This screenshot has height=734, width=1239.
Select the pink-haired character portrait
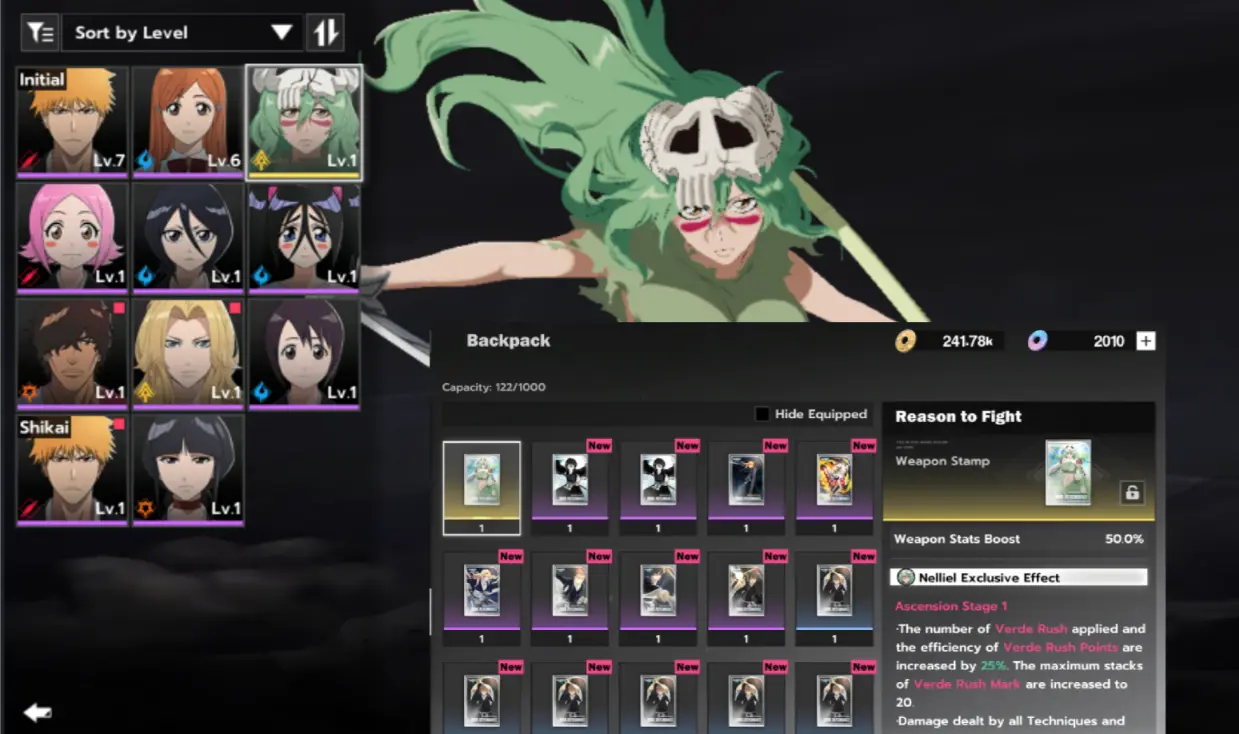(x=72, y=237)
